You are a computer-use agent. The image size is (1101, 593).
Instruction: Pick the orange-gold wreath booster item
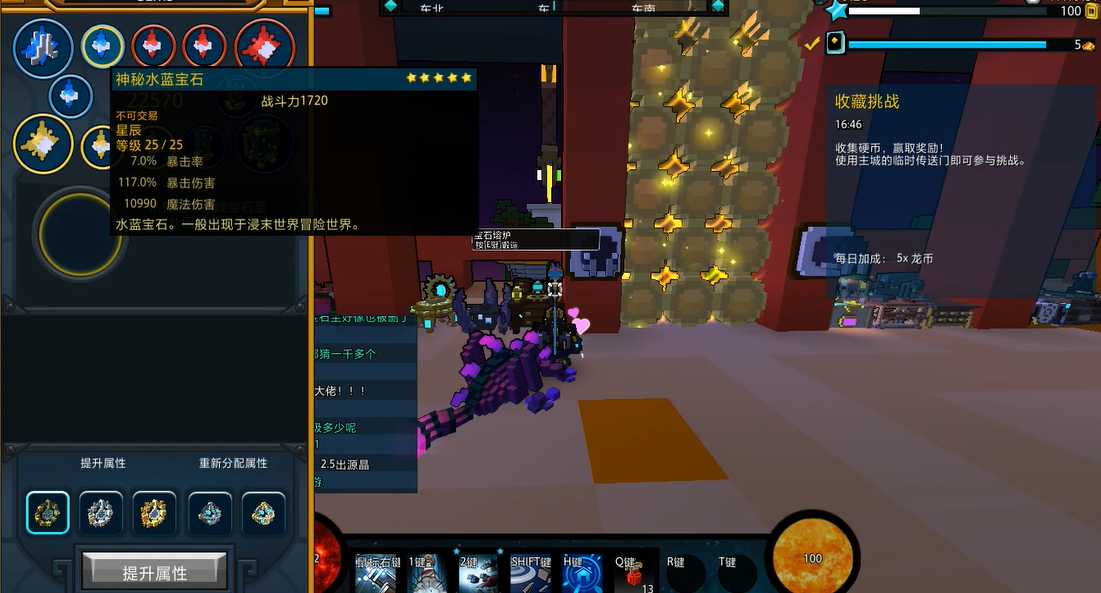[x=154, y=513]
